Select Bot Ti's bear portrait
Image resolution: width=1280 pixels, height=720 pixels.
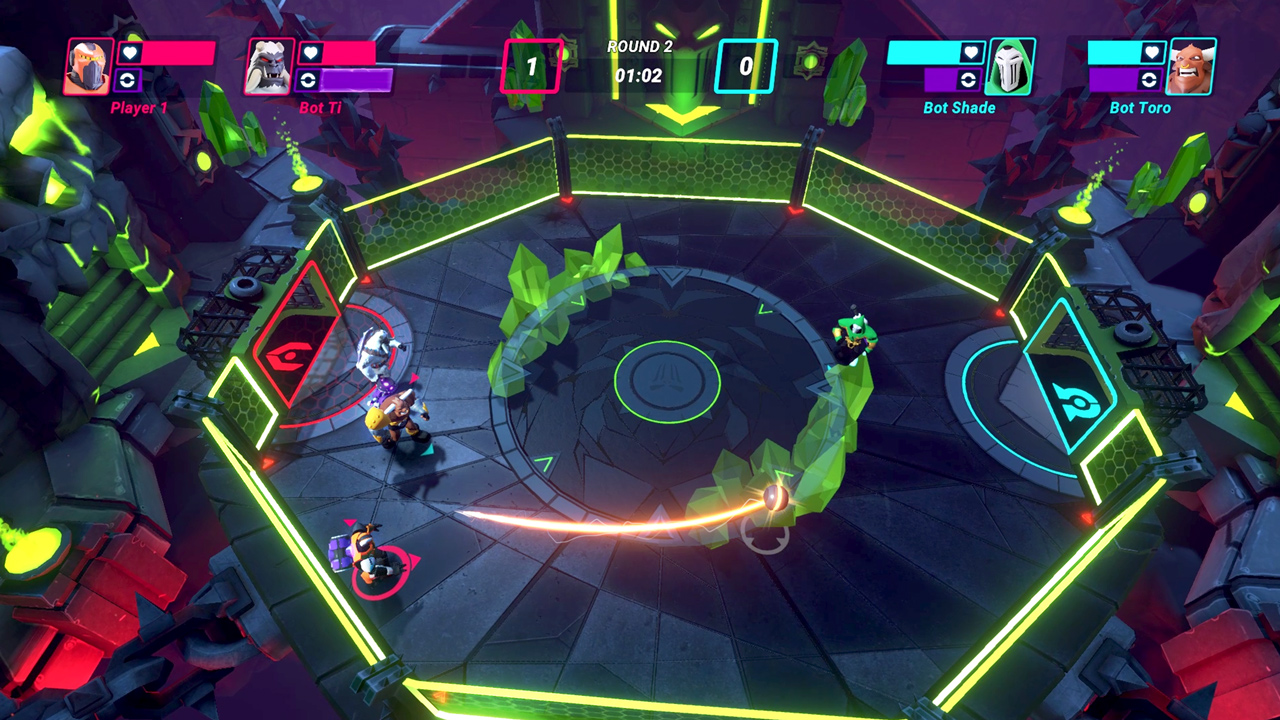coord(268,66)
